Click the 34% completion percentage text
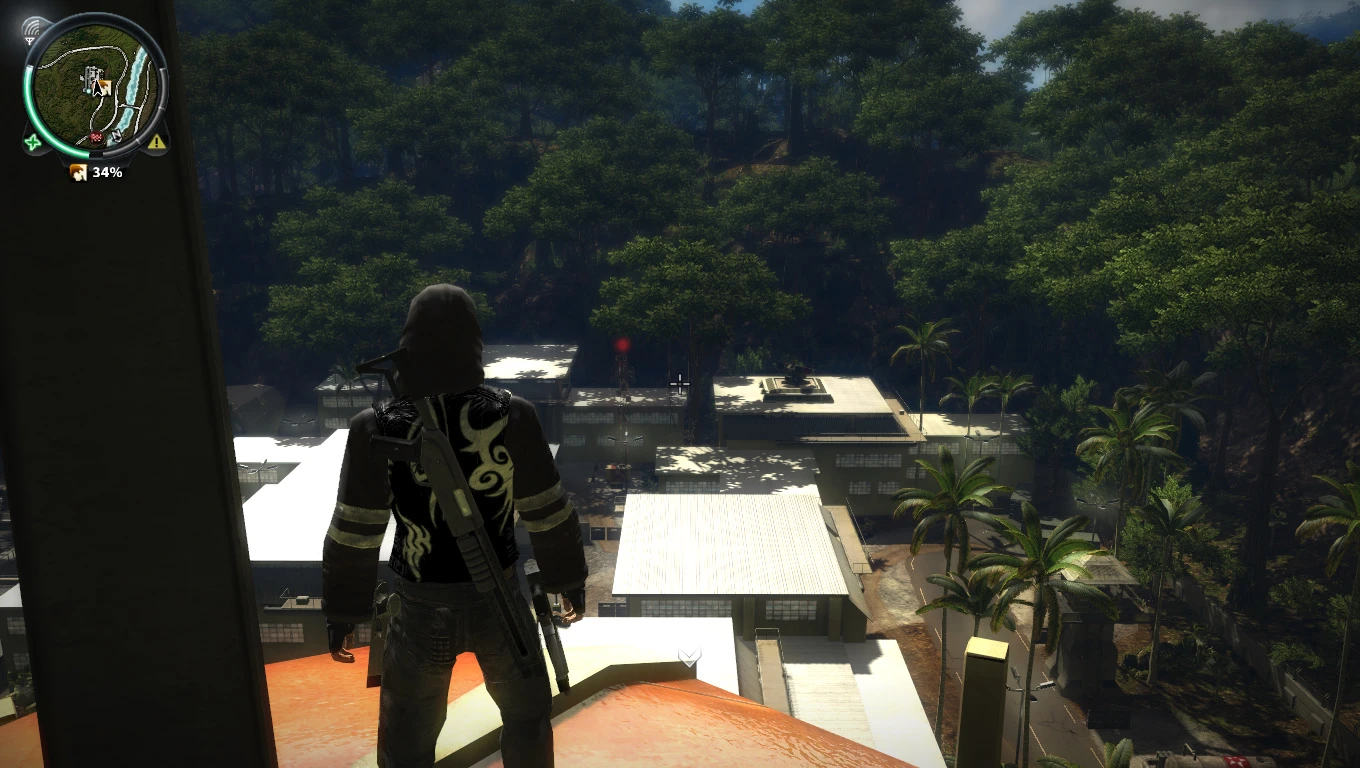The height and width of the screenshot is (768, 1360). 106,172
